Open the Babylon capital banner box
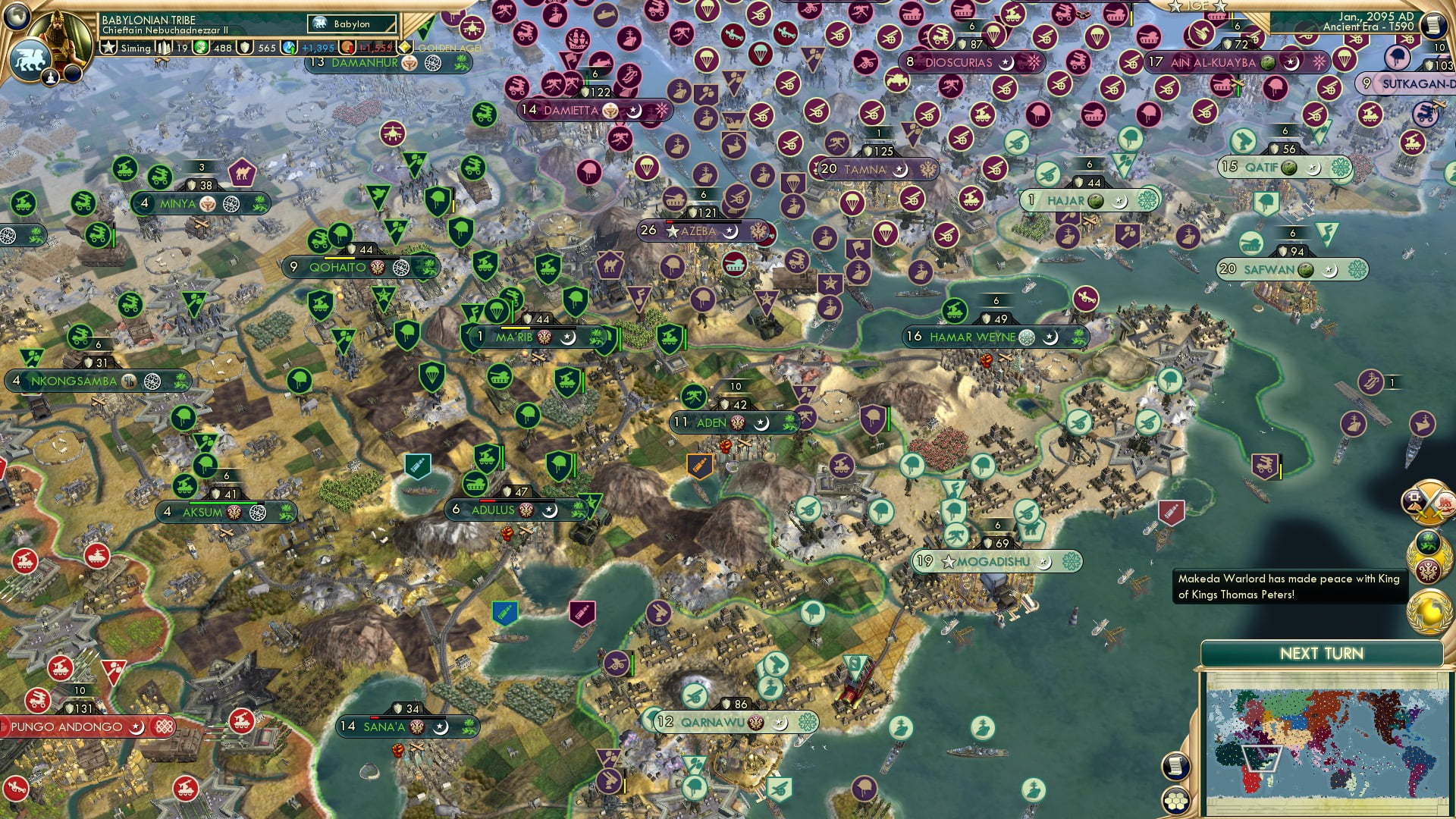This screenshot has height=819, width=1456. [350, 24]
